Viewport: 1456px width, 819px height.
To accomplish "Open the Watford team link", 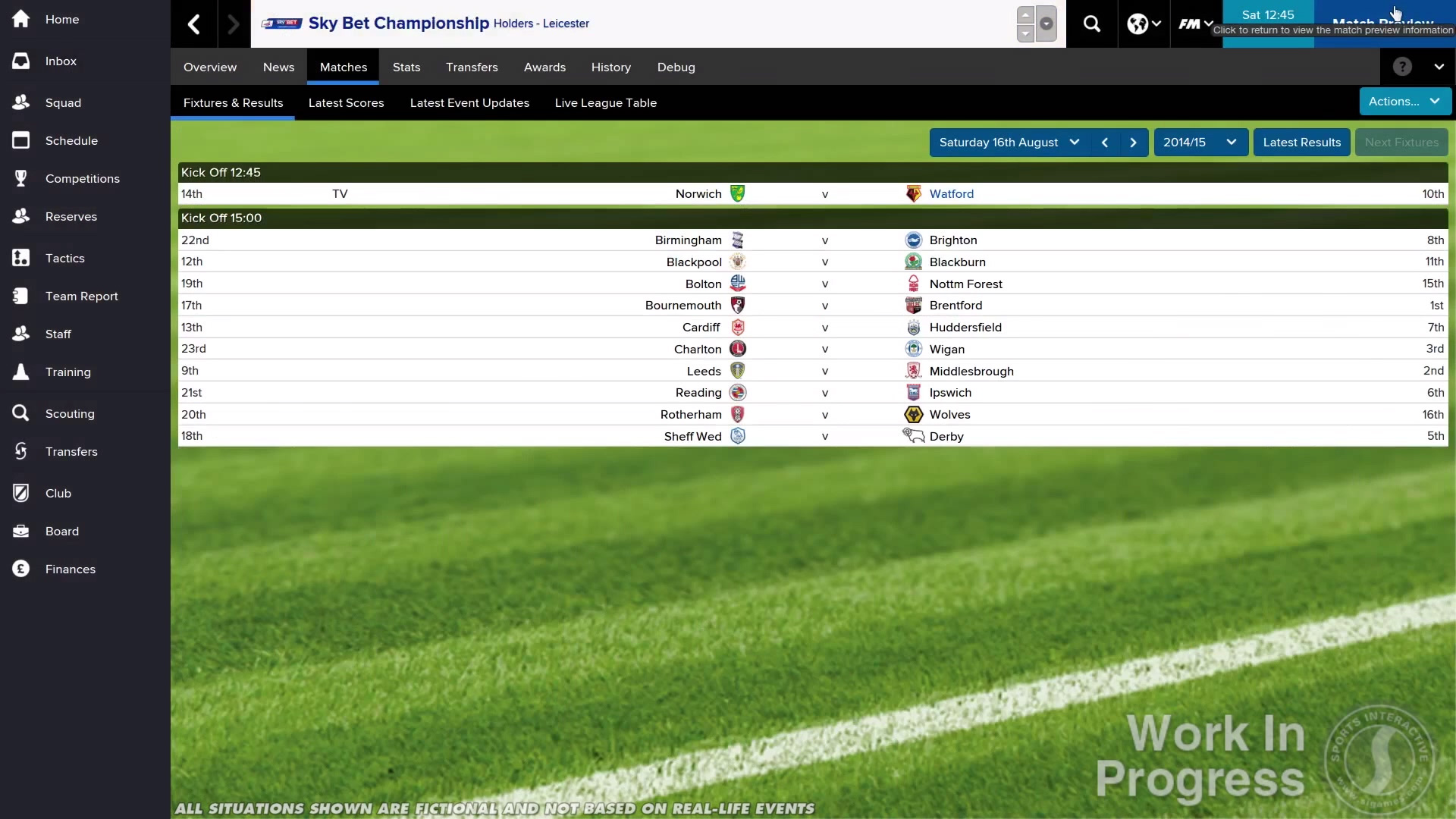I will point(951,194).
